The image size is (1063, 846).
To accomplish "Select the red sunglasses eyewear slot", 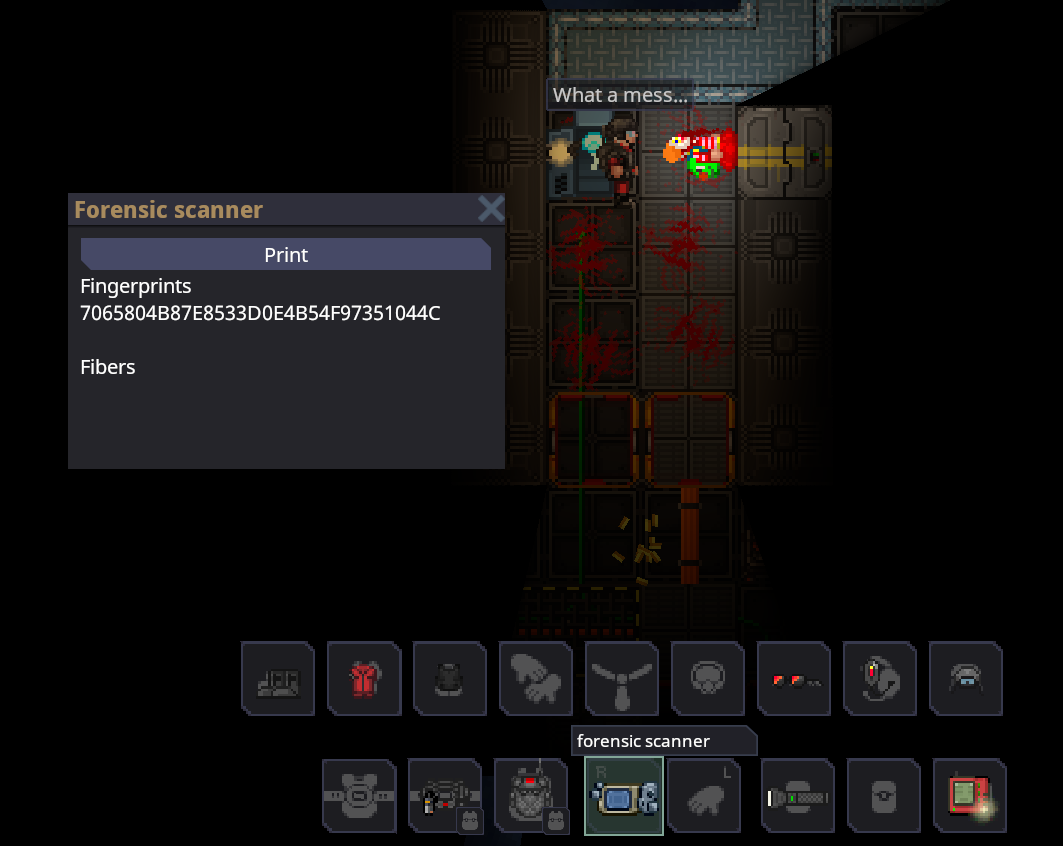I will 794,679.
